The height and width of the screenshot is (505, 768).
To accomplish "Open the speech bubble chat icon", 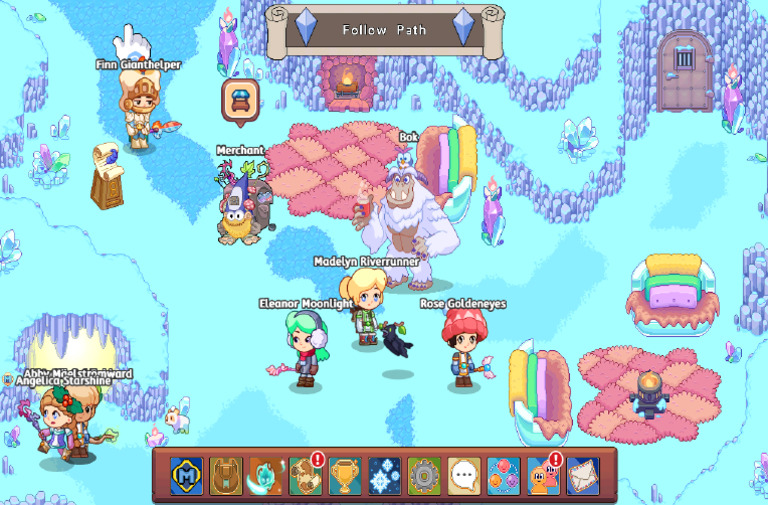I will tap(463, 476).
